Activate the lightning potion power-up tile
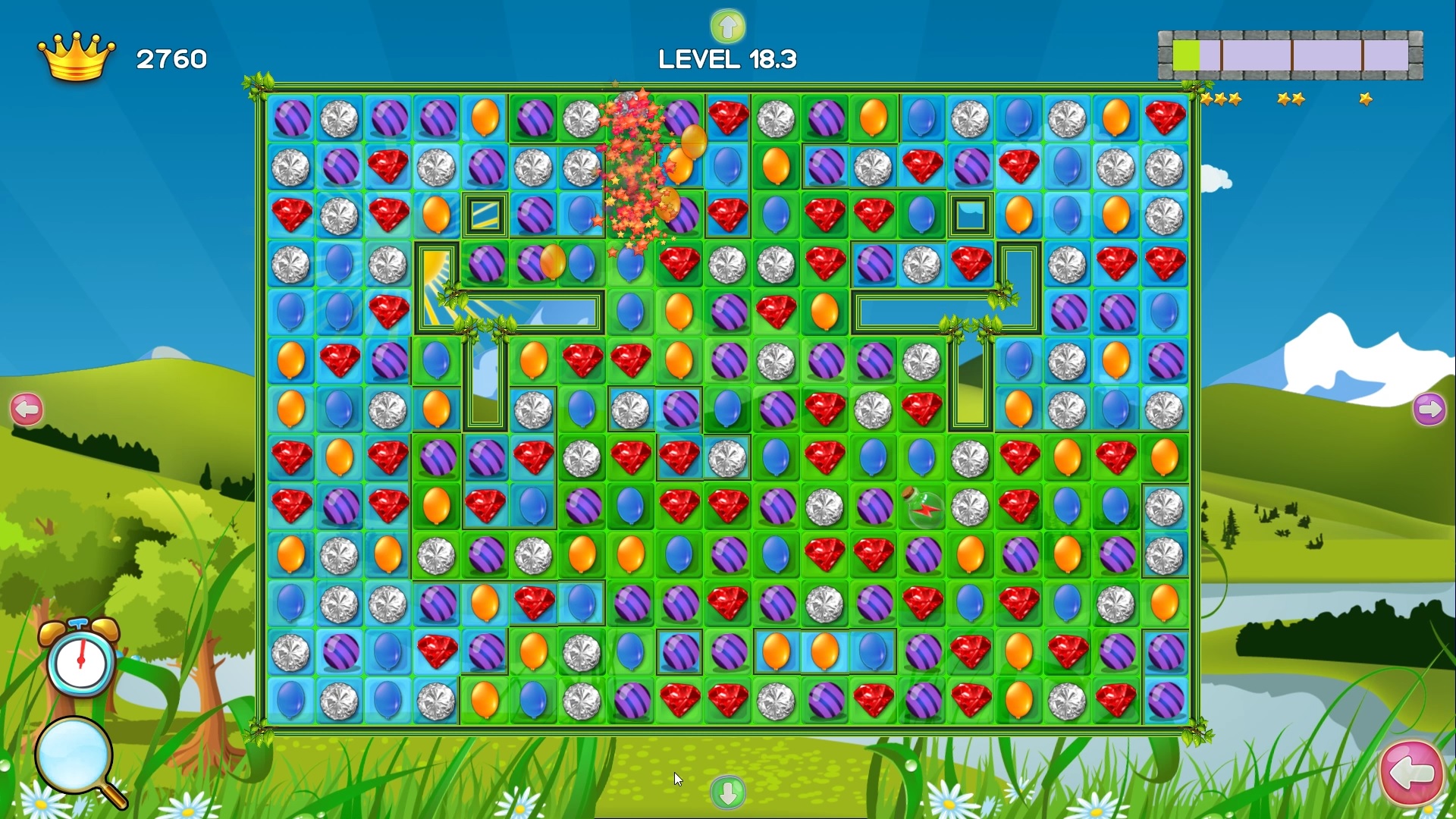The height and width of the screenshot is (819, 1456). click(924, 507)
